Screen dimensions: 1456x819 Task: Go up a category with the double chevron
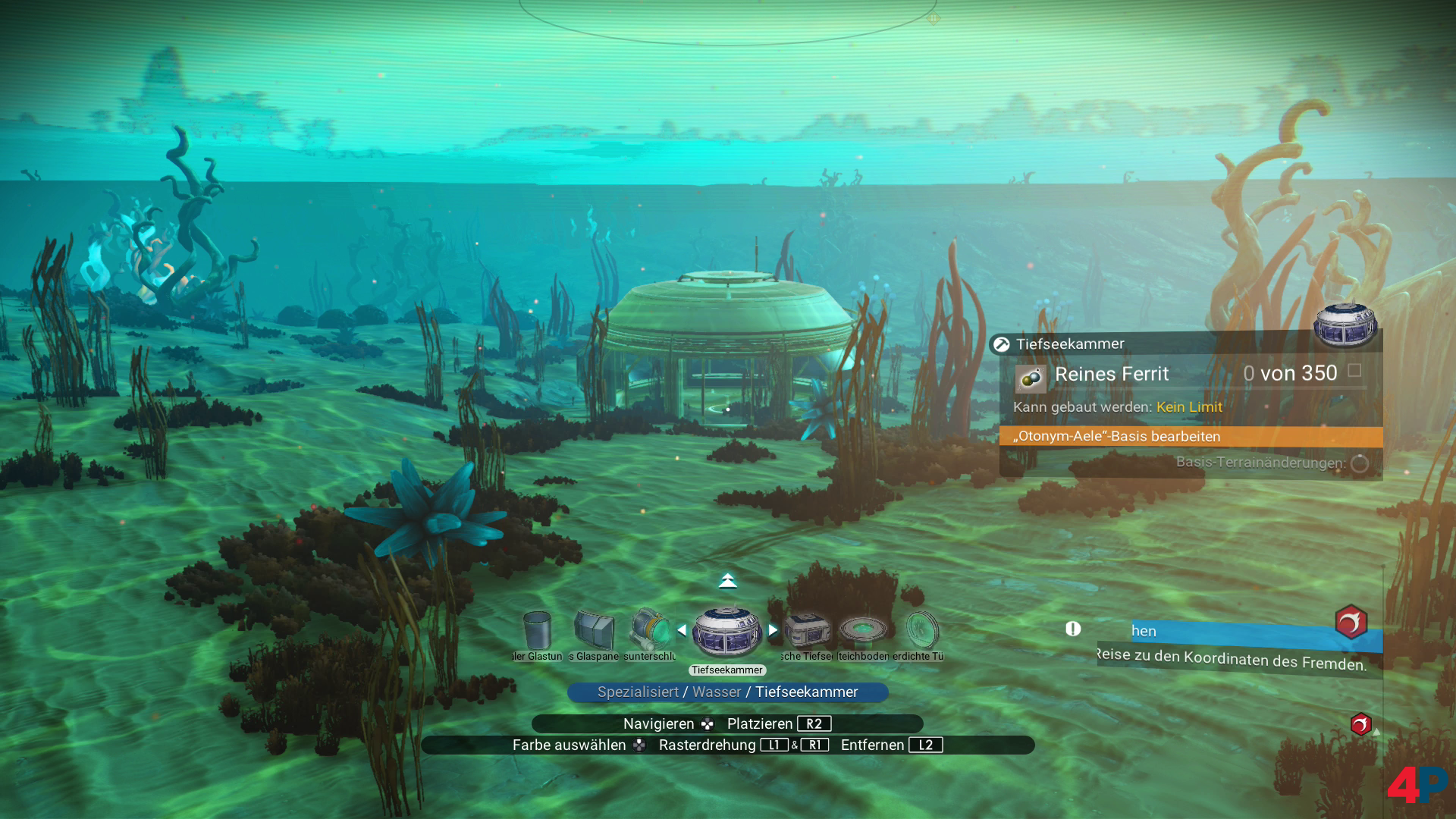pyautogui.click(x=727, y=582)
